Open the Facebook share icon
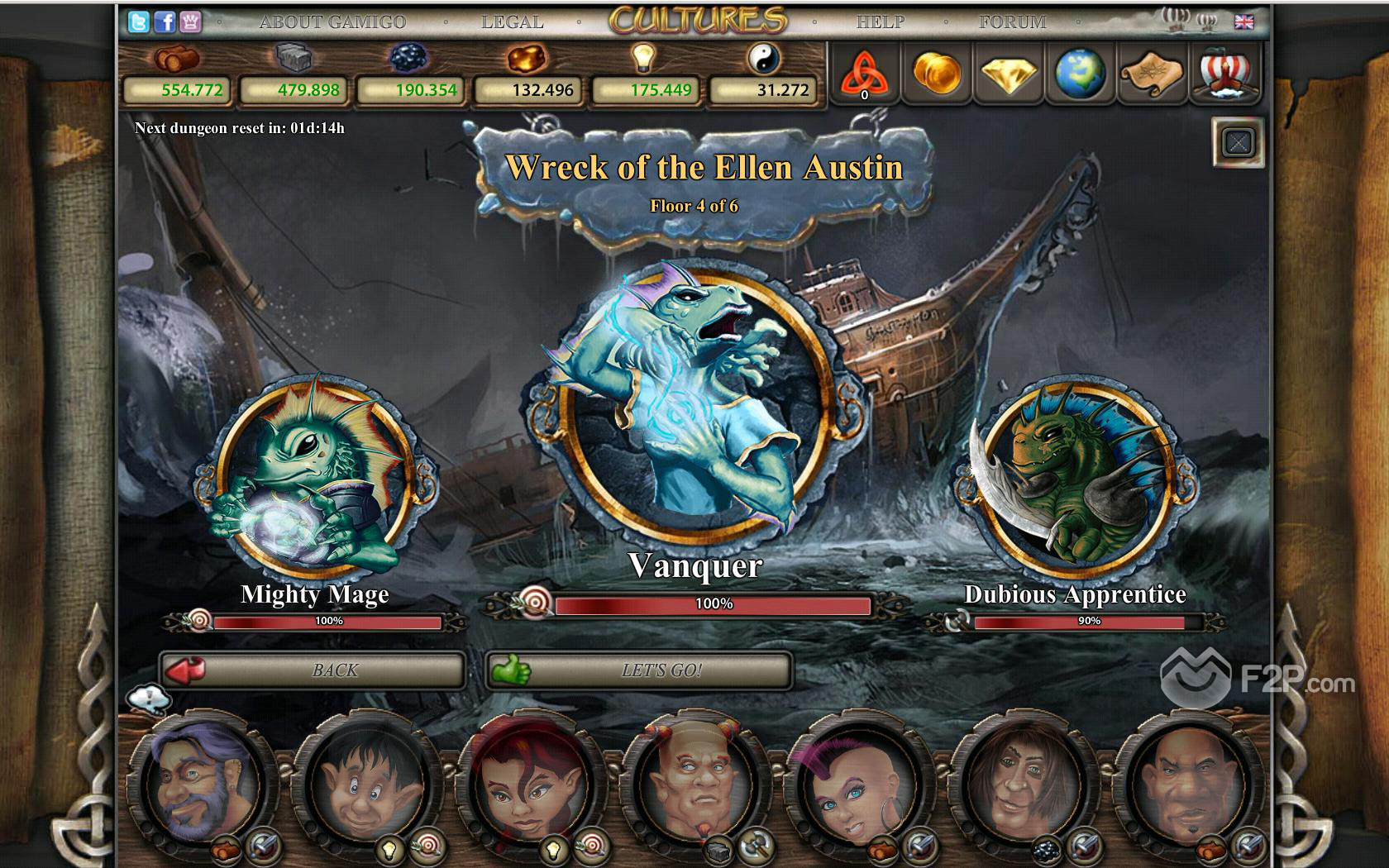Viewport: 1389px width, 868px height. (x=165, y=22)
